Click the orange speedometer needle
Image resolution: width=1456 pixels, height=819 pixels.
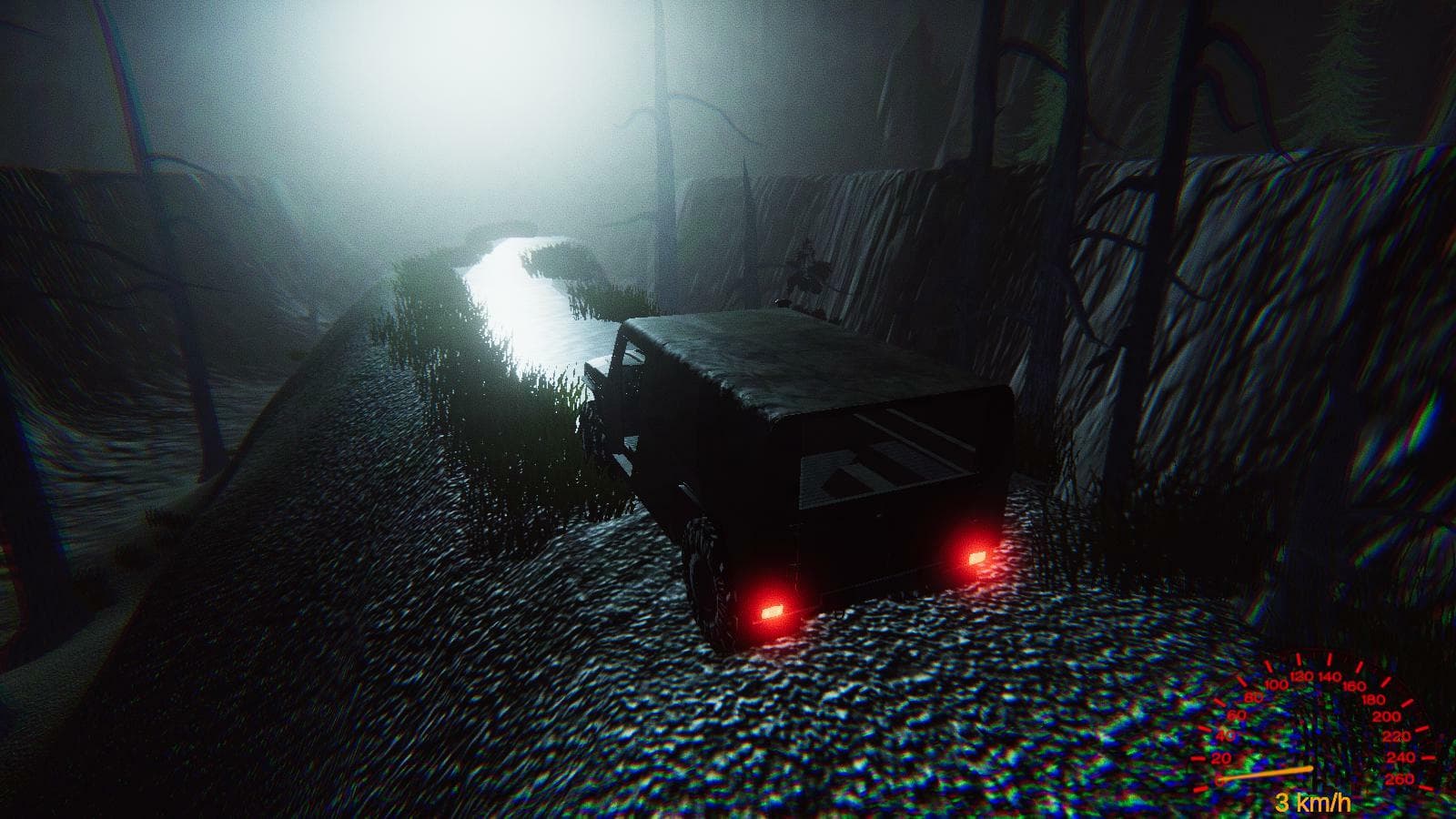[x=1268, y=772]
